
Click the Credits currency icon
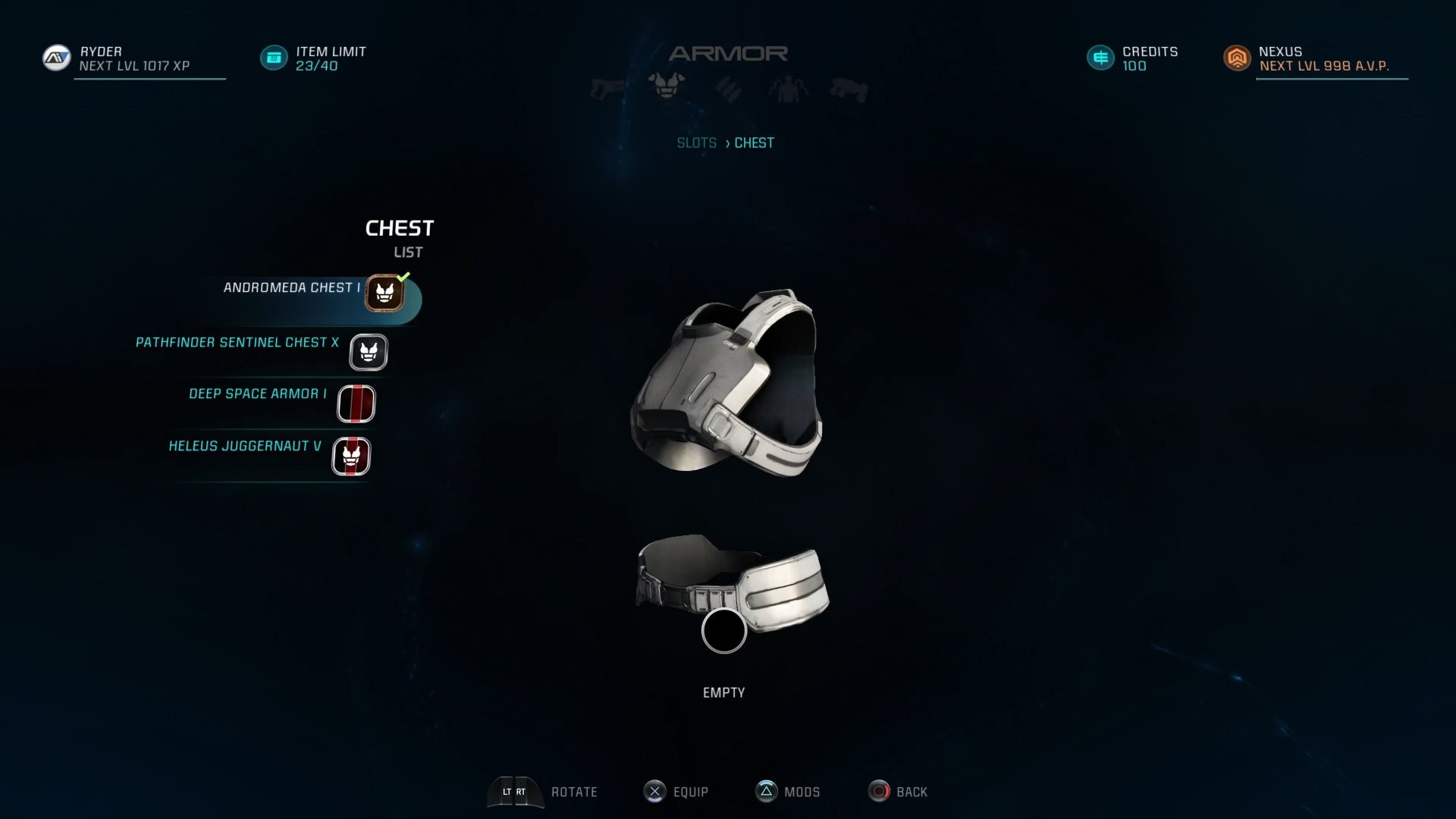click(1100, 57)
